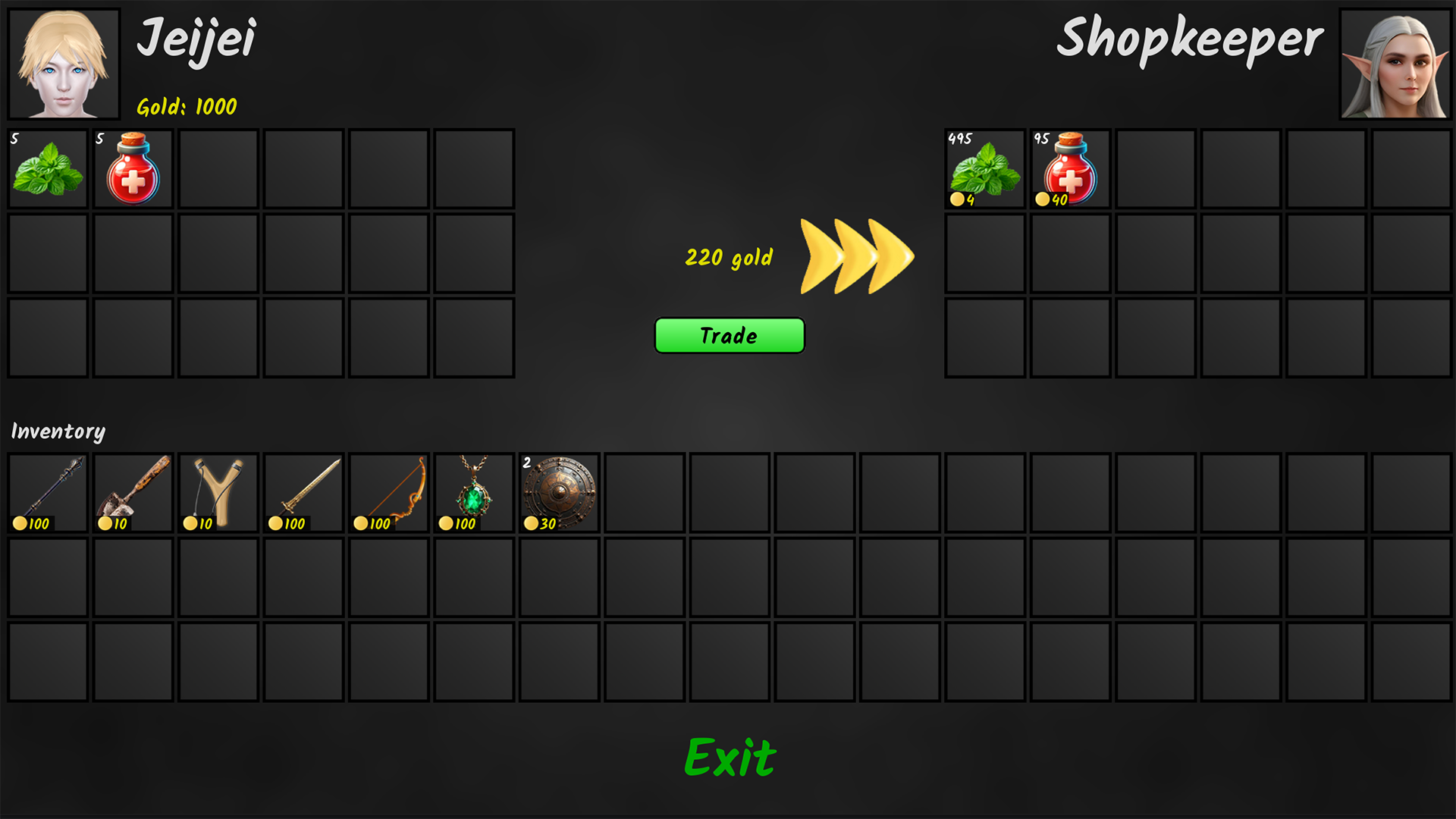Select the mint leaves in Jeijei's trade offer

pos(47,168)
